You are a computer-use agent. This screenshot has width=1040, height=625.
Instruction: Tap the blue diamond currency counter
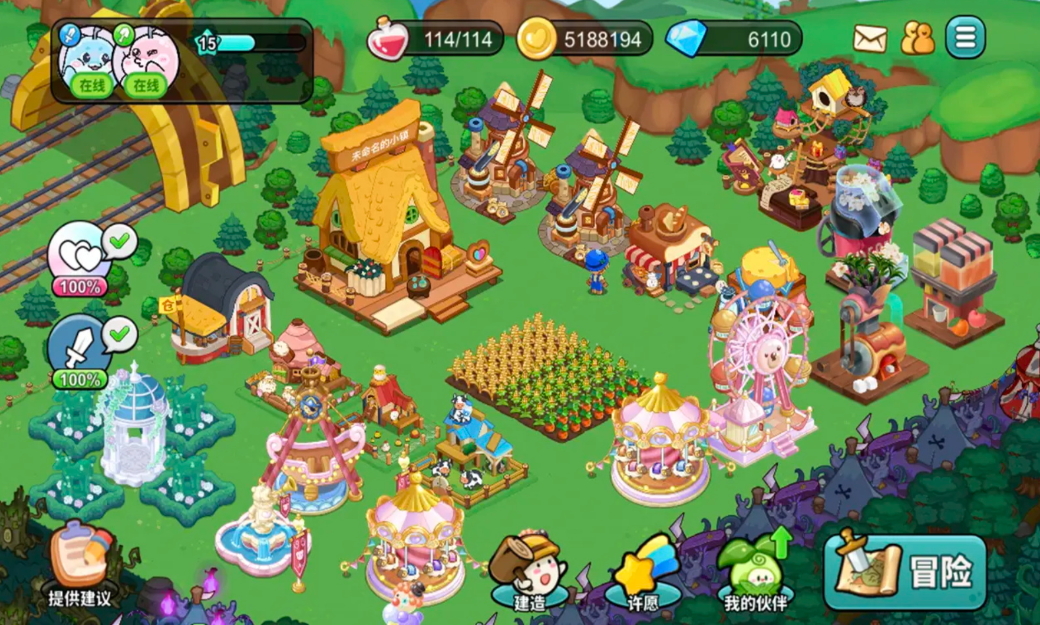734,39
